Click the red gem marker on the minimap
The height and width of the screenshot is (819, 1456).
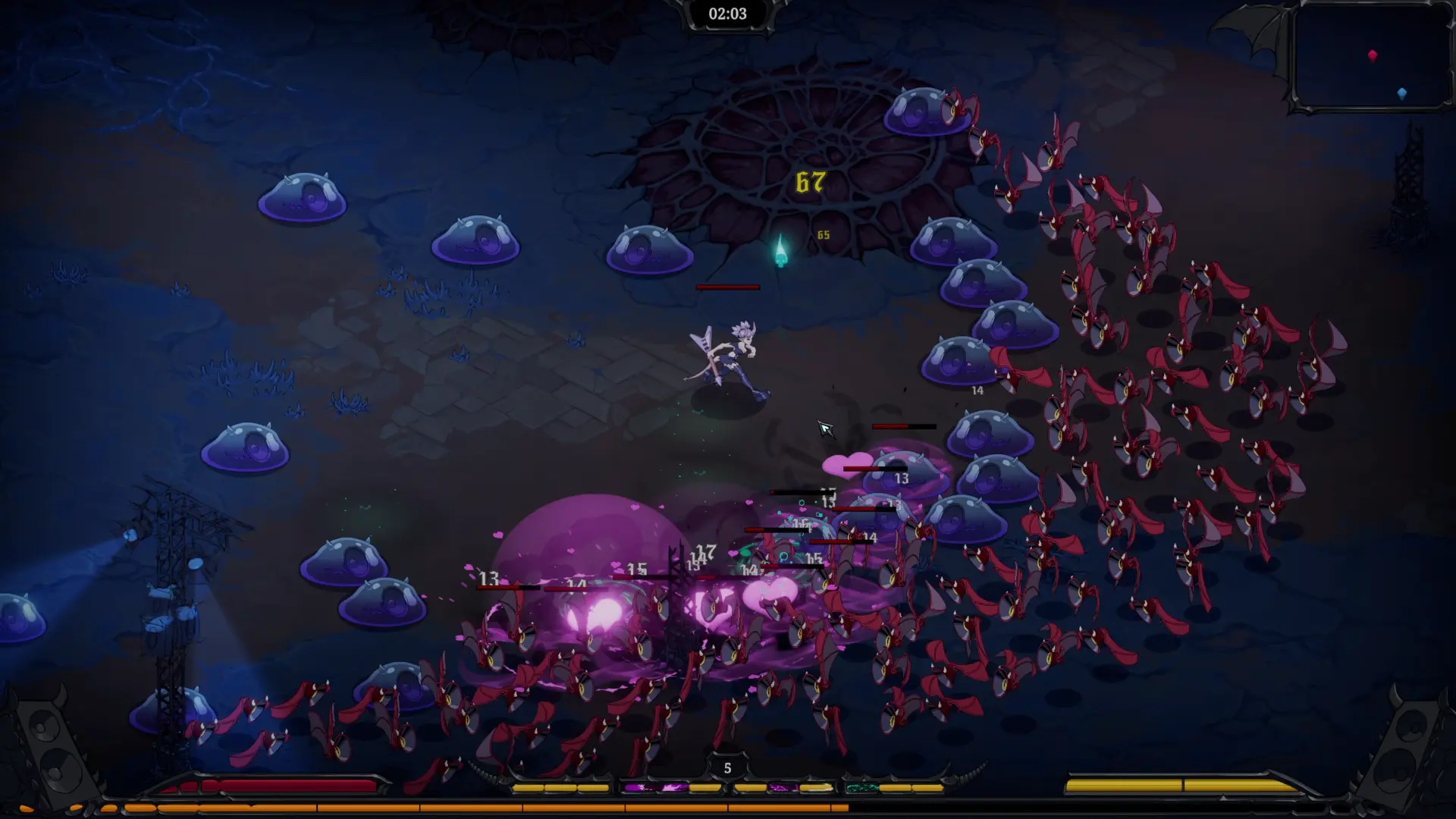[1373, 54]
